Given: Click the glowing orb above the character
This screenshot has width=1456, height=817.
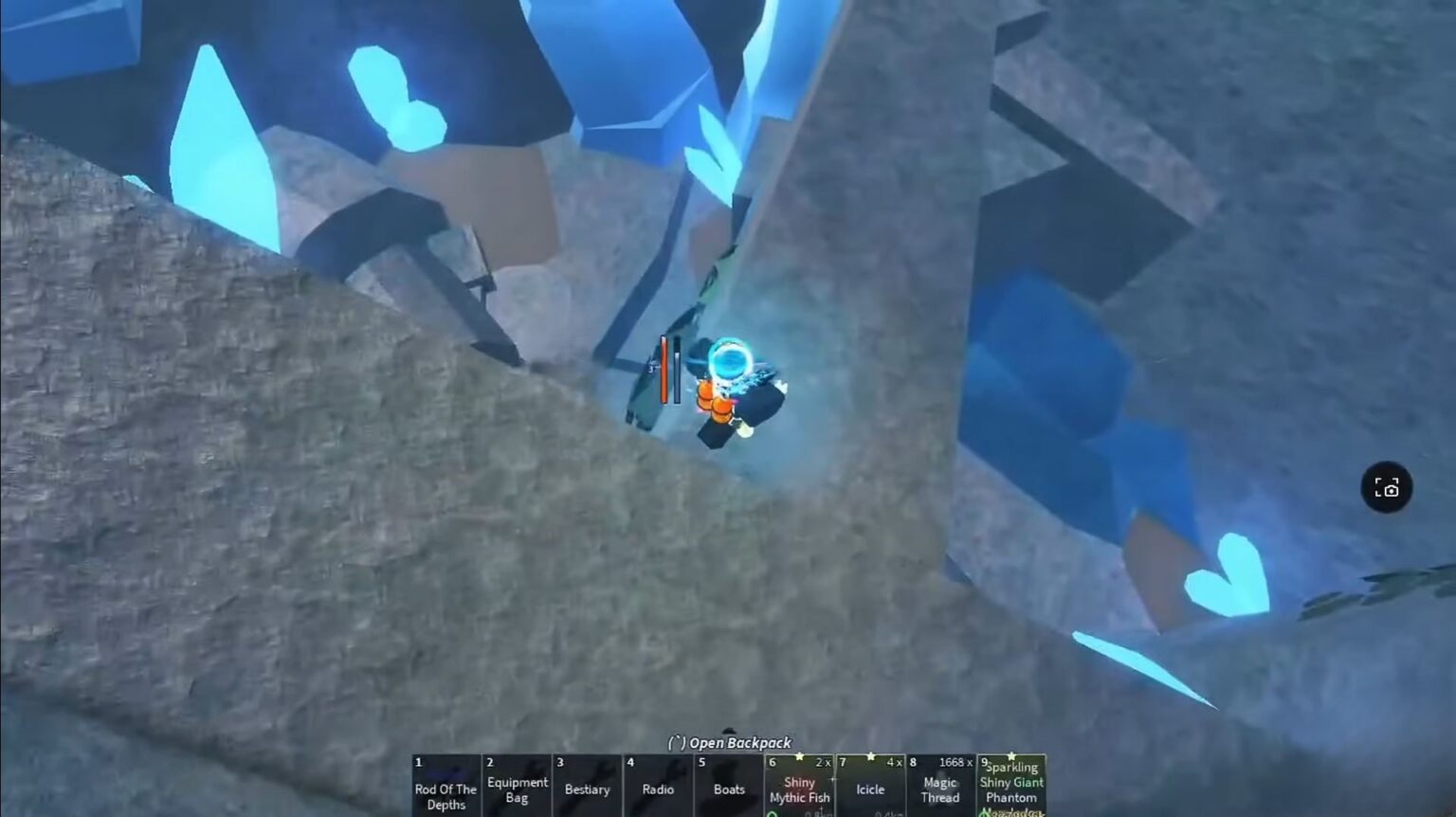Looking at the screenshot, I should click(730, 360).
